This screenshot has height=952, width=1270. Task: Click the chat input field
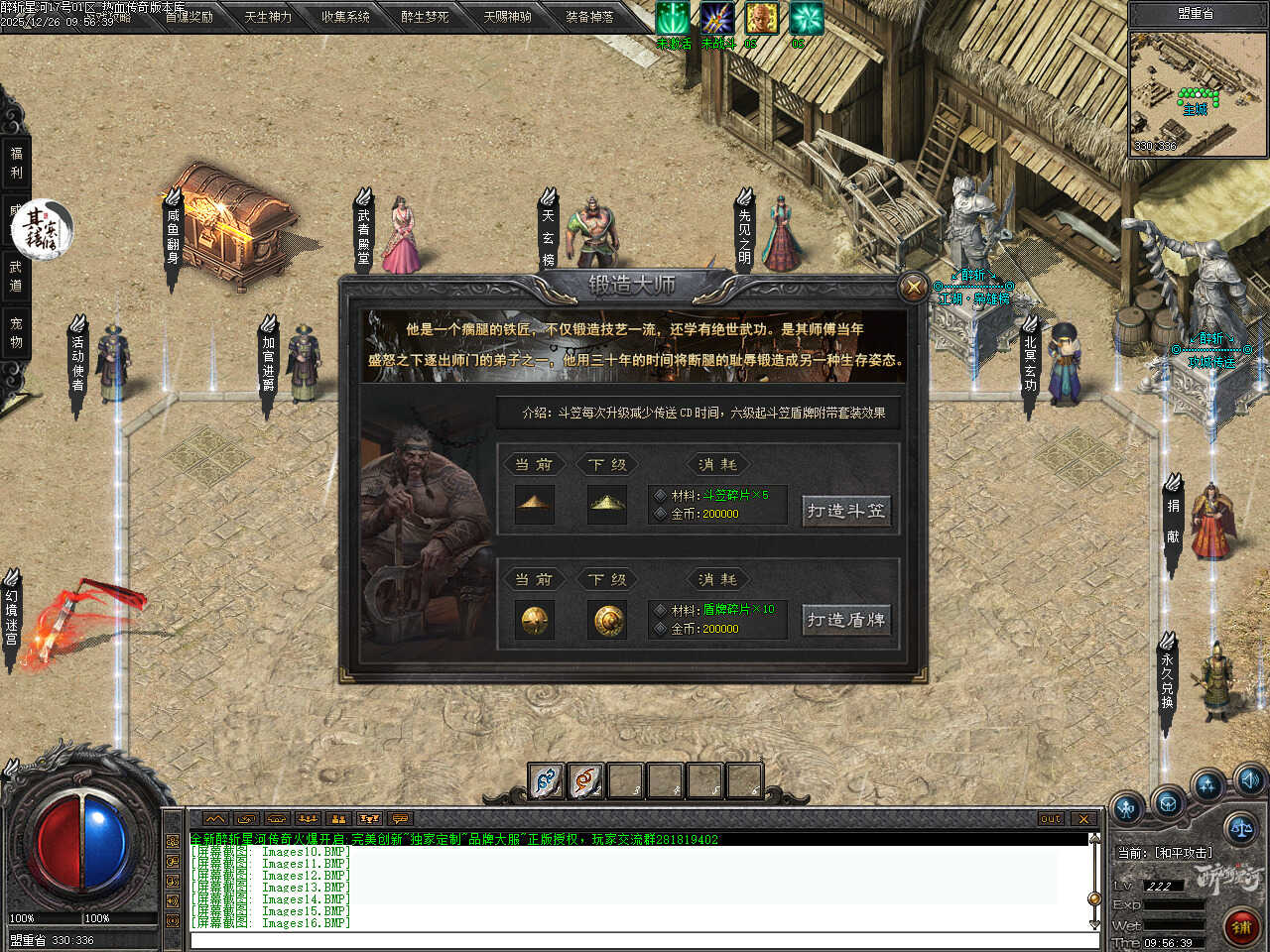635,940
